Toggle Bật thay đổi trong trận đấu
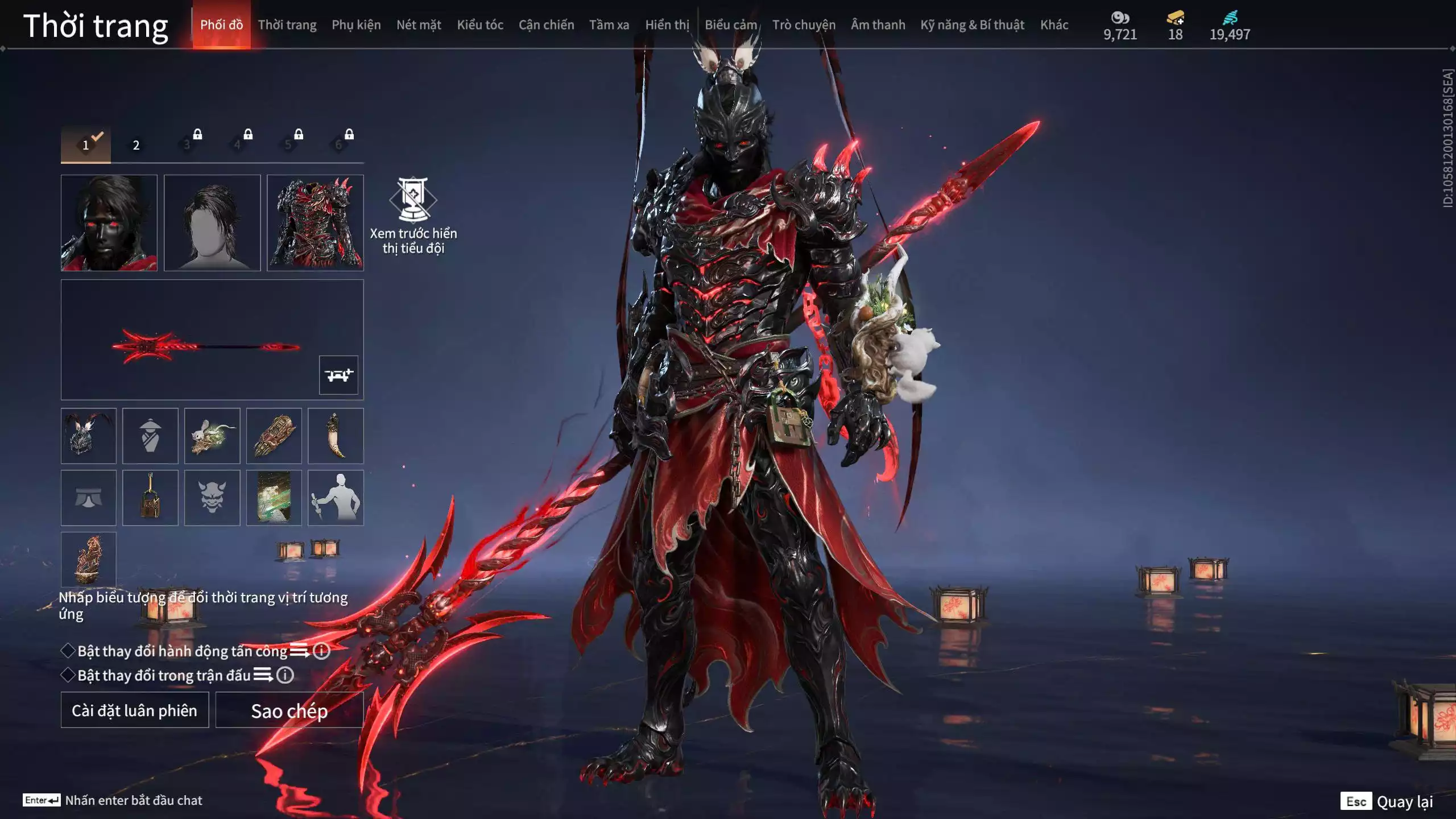 (68, 675)
